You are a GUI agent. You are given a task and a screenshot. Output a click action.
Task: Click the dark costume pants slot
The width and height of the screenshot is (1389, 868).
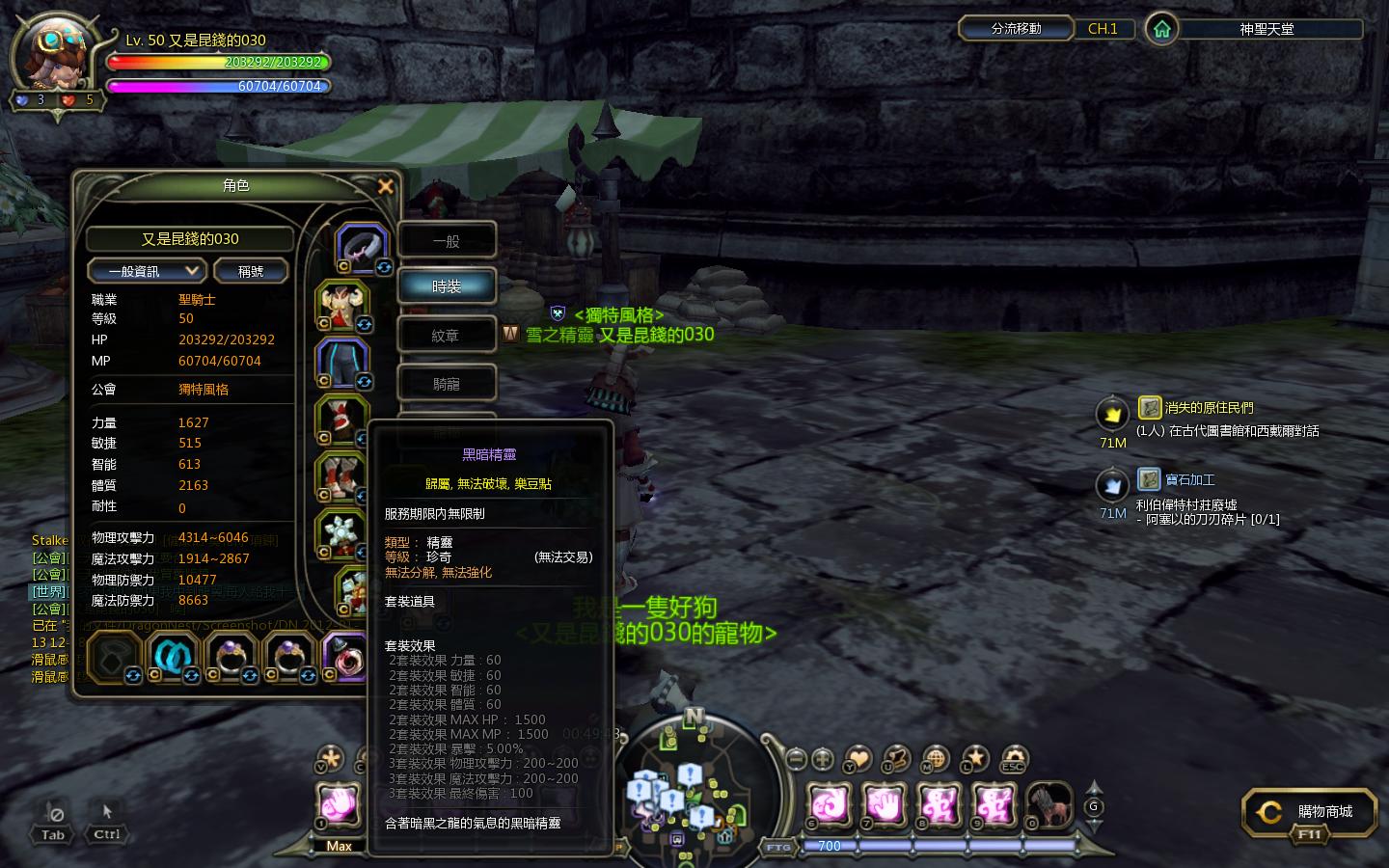click(x=341, y=363)
